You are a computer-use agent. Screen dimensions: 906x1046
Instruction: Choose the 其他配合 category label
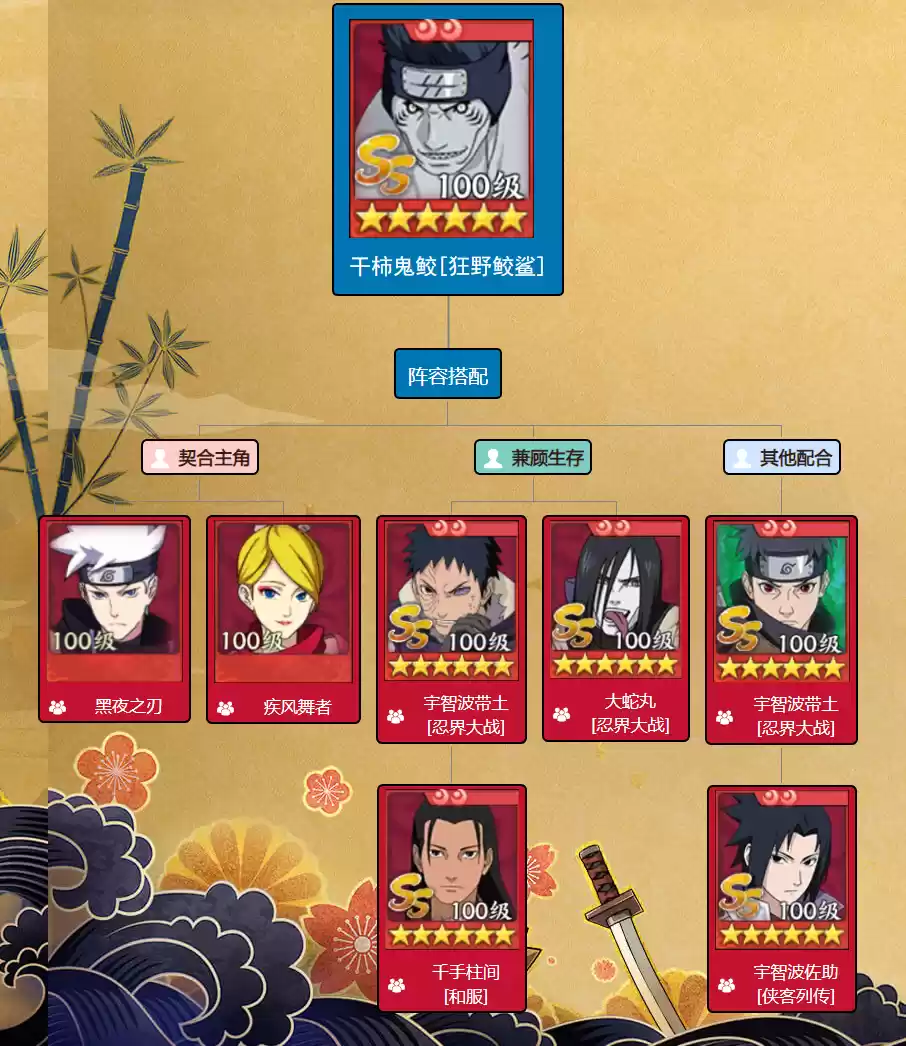[782, 458]
